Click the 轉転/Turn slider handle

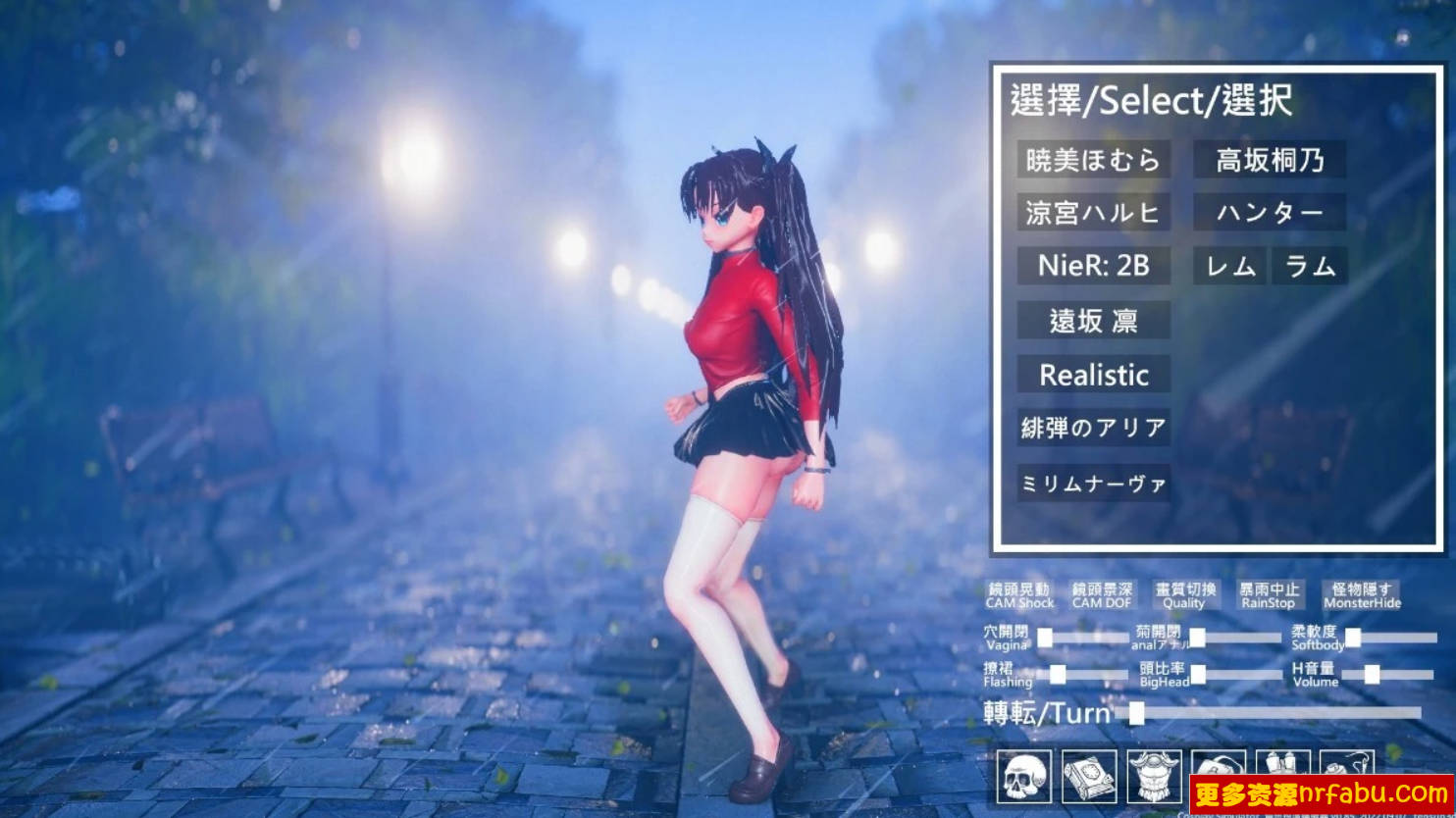(x=1136, y=713)
